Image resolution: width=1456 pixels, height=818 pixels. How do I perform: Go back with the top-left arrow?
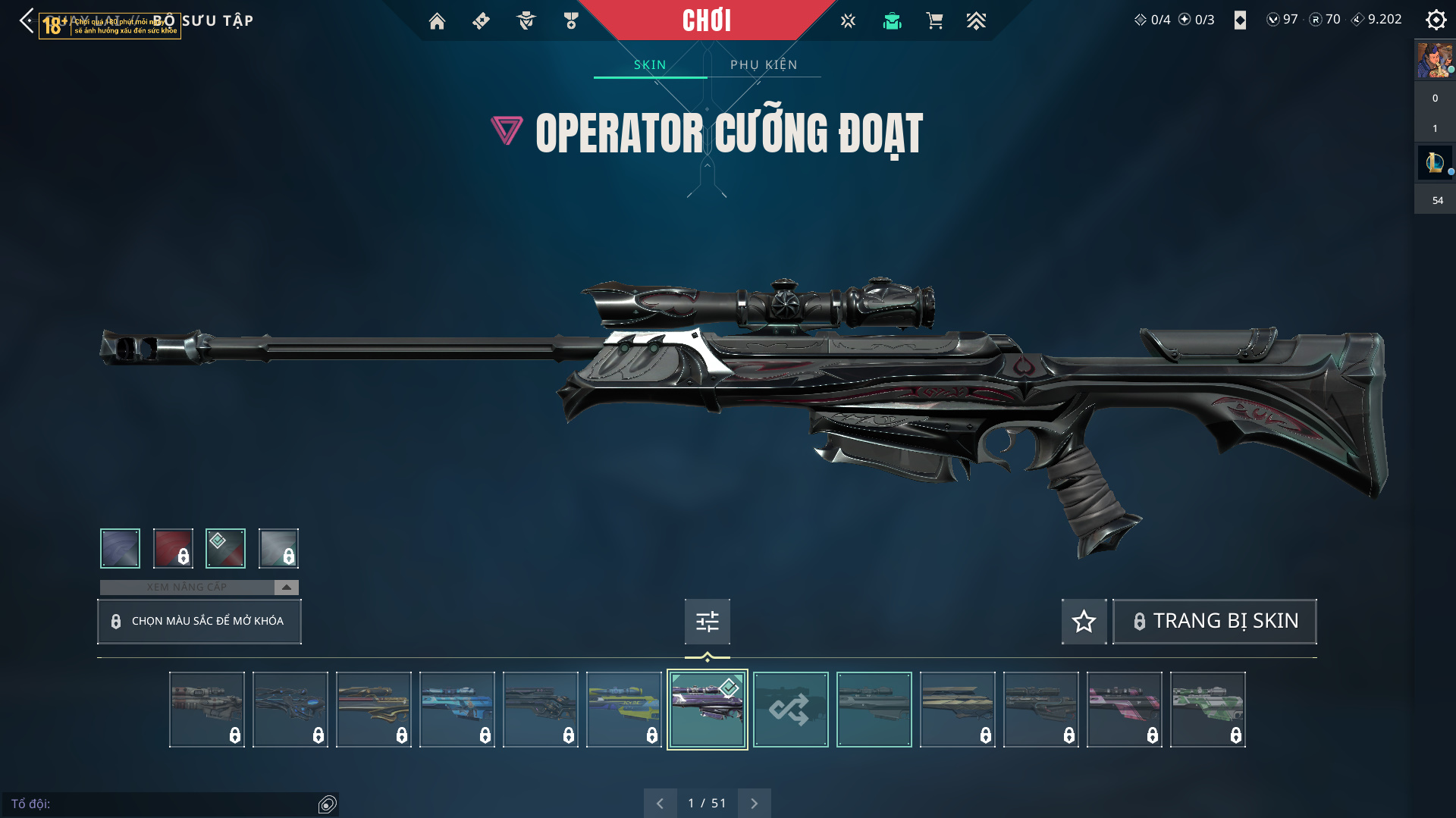[x=27, y=20]
